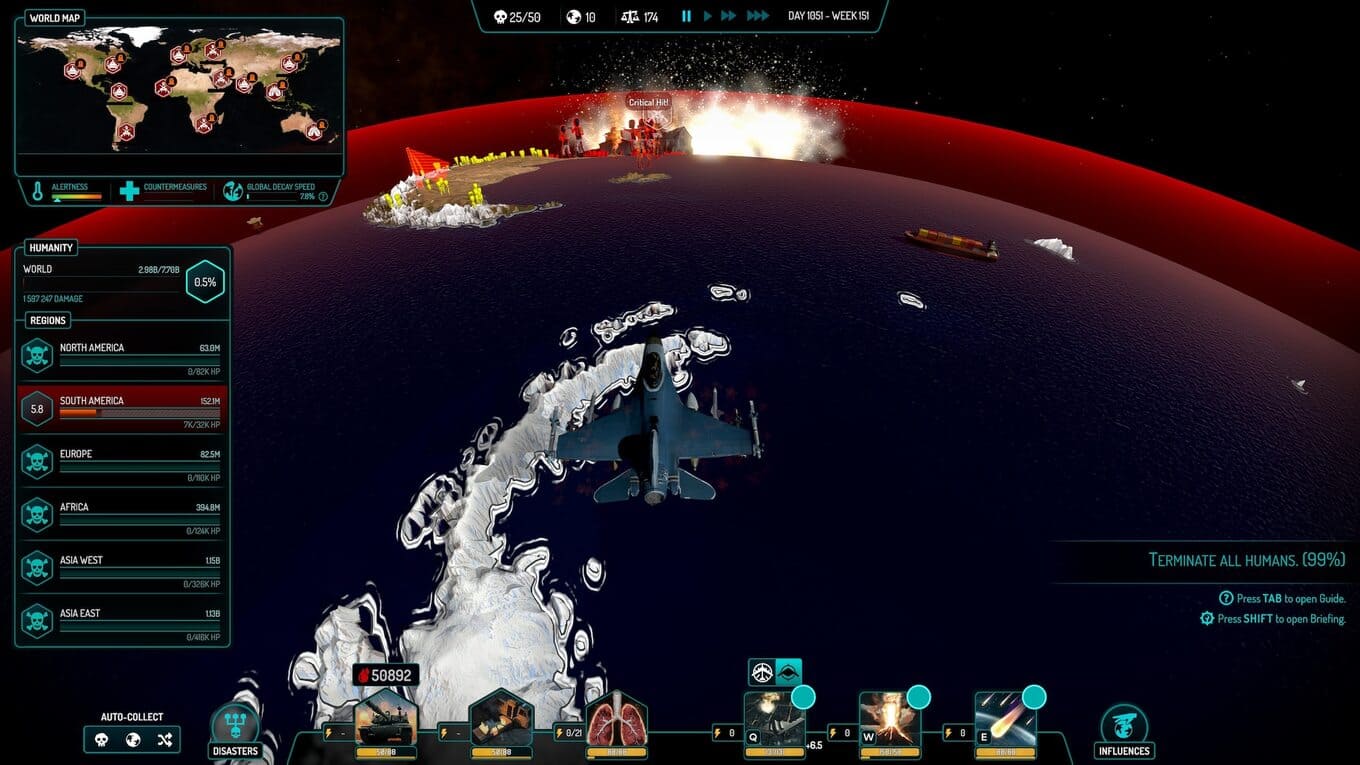The width and height of the screenshot is (1360, 765).
Task: Pause the game with the pause button
Action: (x=686, y=16)
